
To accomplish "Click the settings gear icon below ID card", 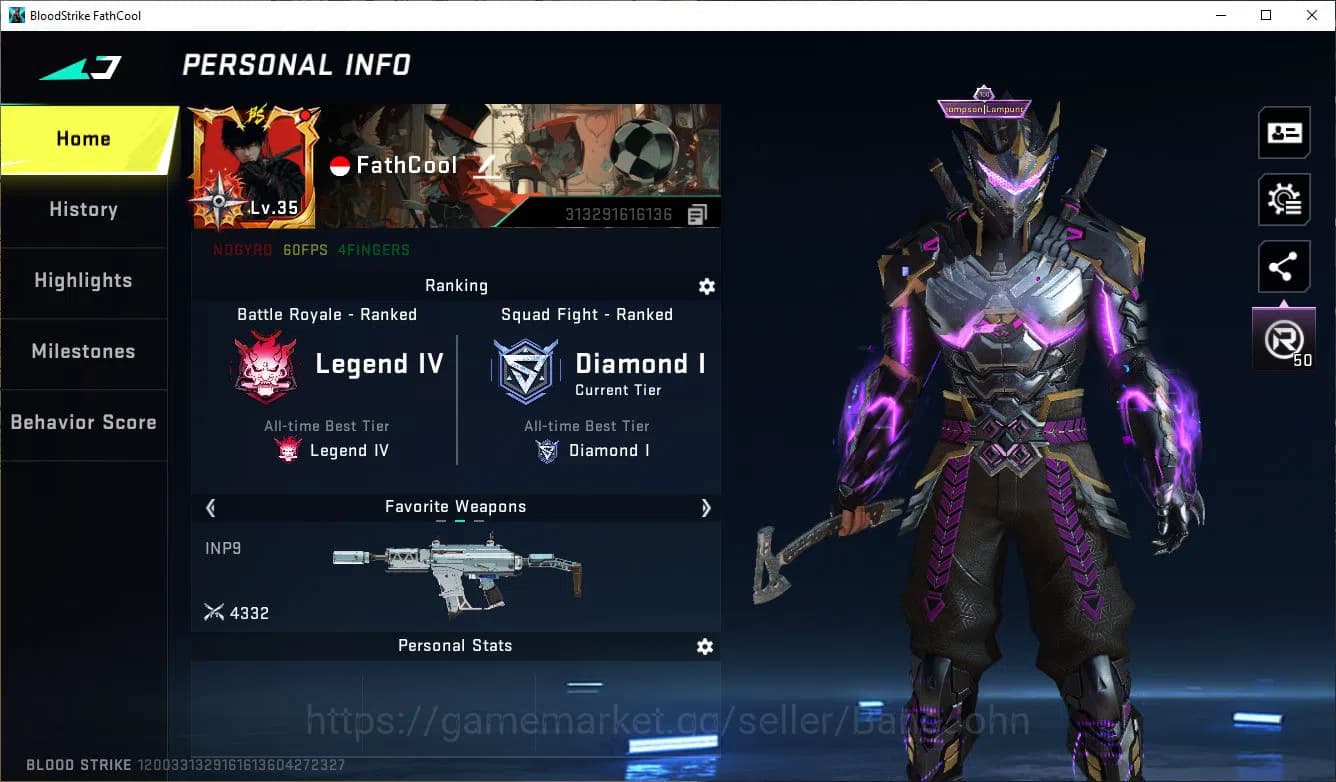I will [x=1284, y=199].
